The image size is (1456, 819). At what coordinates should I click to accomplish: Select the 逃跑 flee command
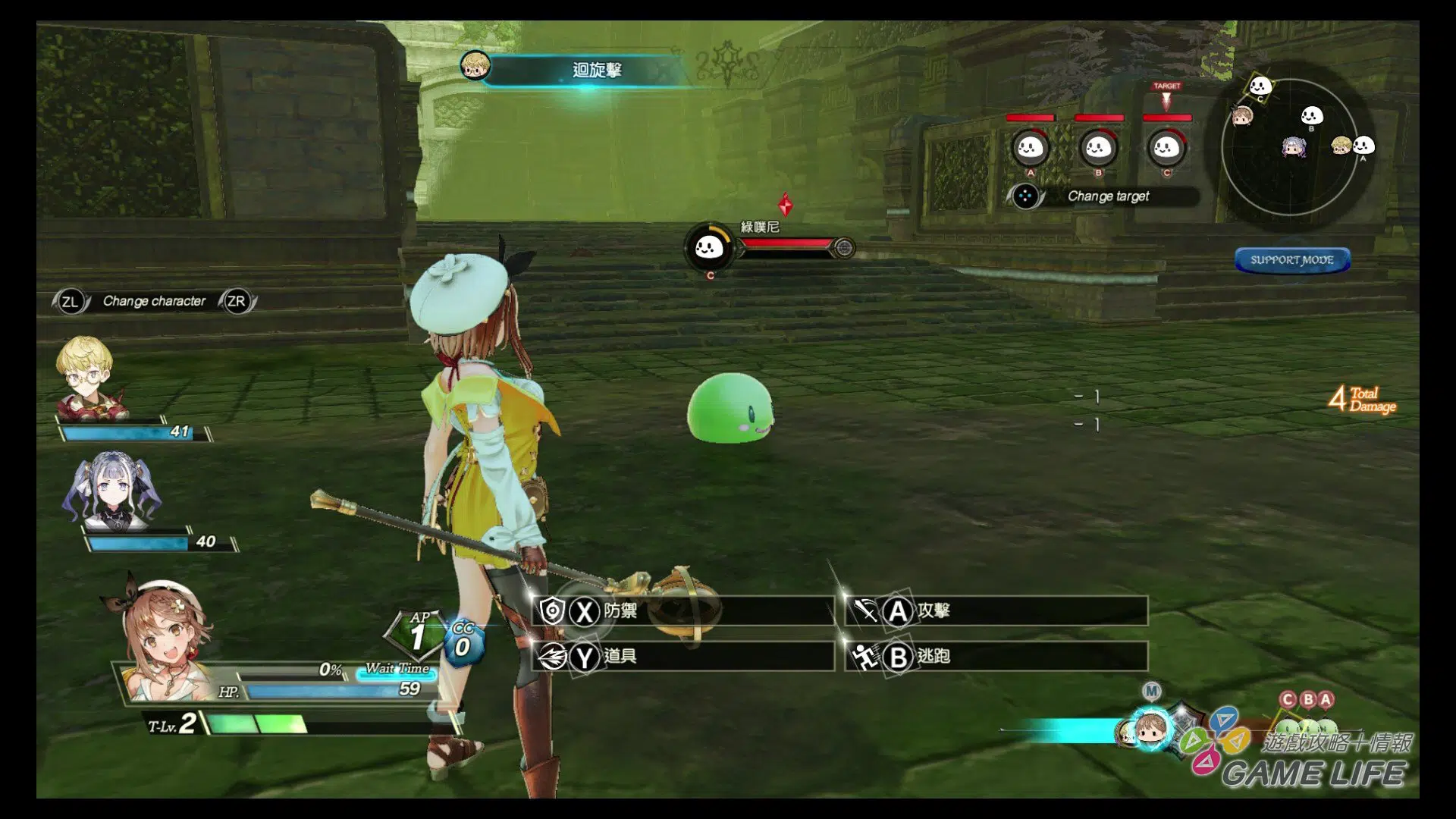click(x=996, y=656)
